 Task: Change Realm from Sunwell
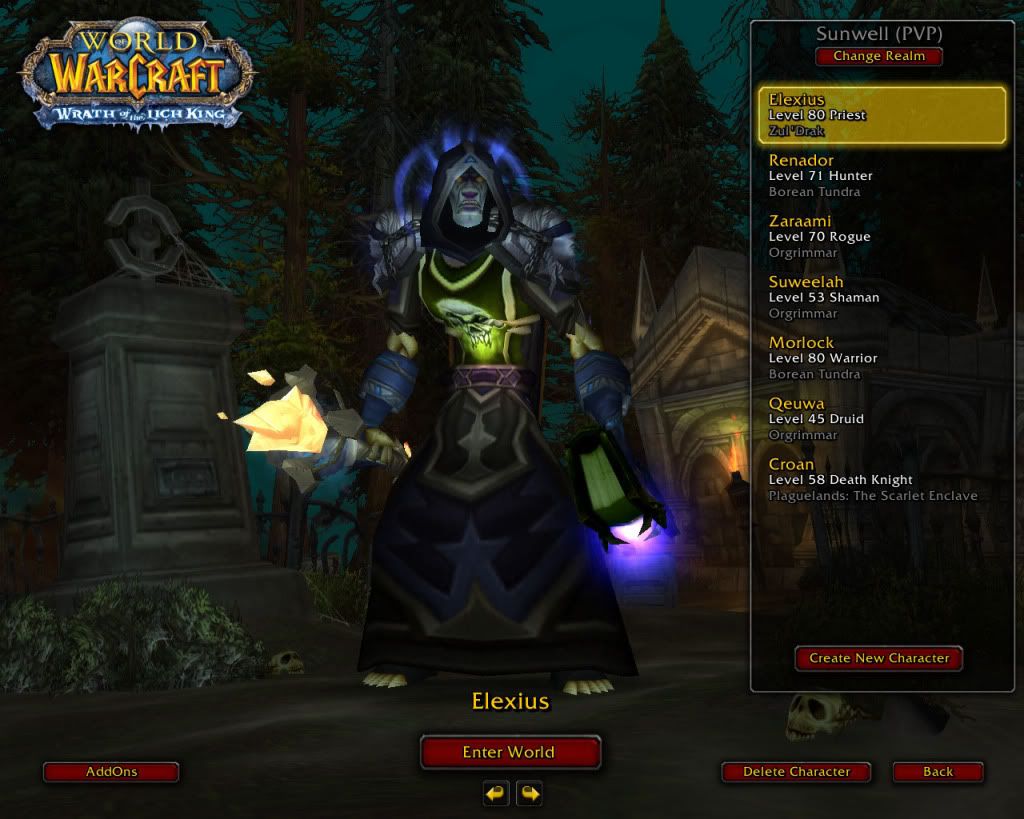tap(879, 56)
